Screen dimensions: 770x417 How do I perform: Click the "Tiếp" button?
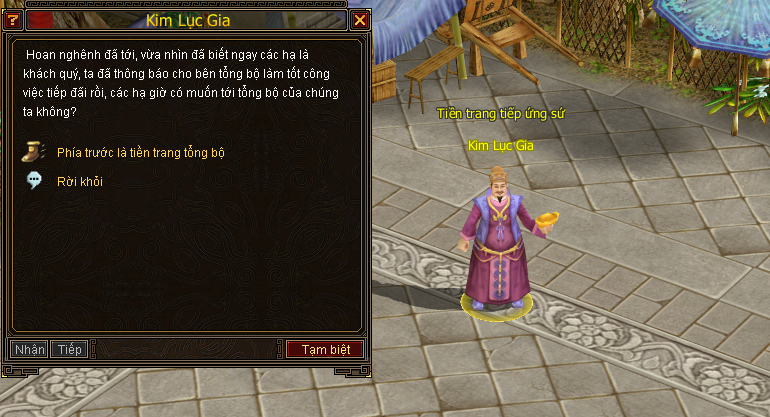tap(70, 349)
